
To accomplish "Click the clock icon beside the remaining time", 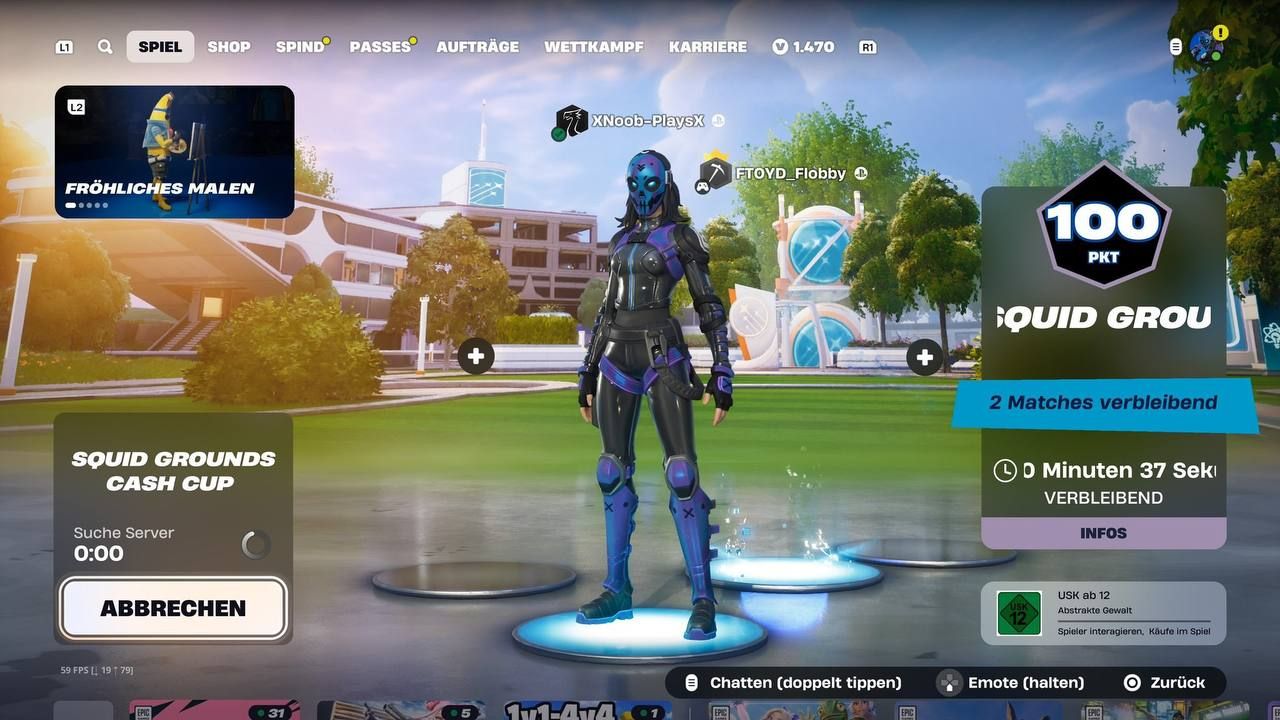I will [x=1003, y=469].
